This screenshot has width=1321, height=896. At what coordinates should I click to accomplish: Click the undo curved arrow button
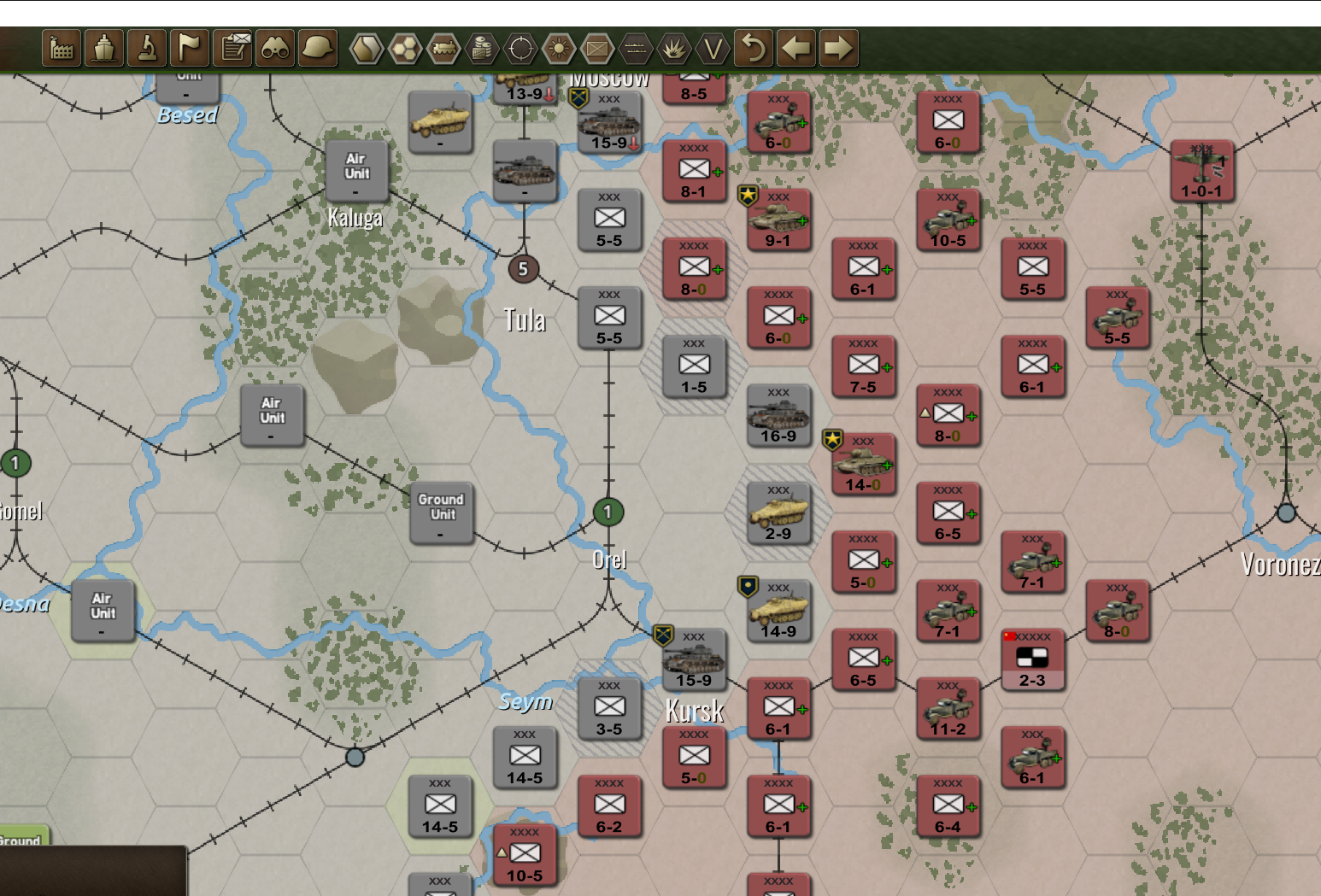pyautogui.click(x=752, y=49)
